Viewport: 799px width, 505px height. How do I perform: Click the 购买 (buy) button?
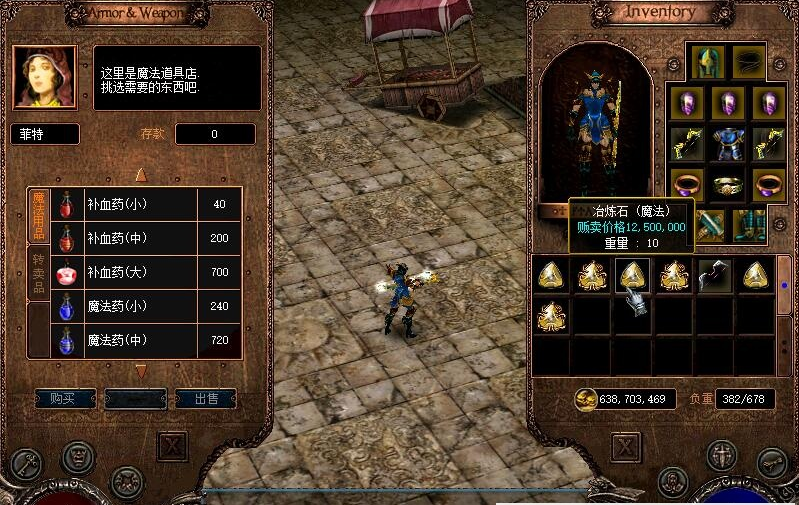(65, 398)
